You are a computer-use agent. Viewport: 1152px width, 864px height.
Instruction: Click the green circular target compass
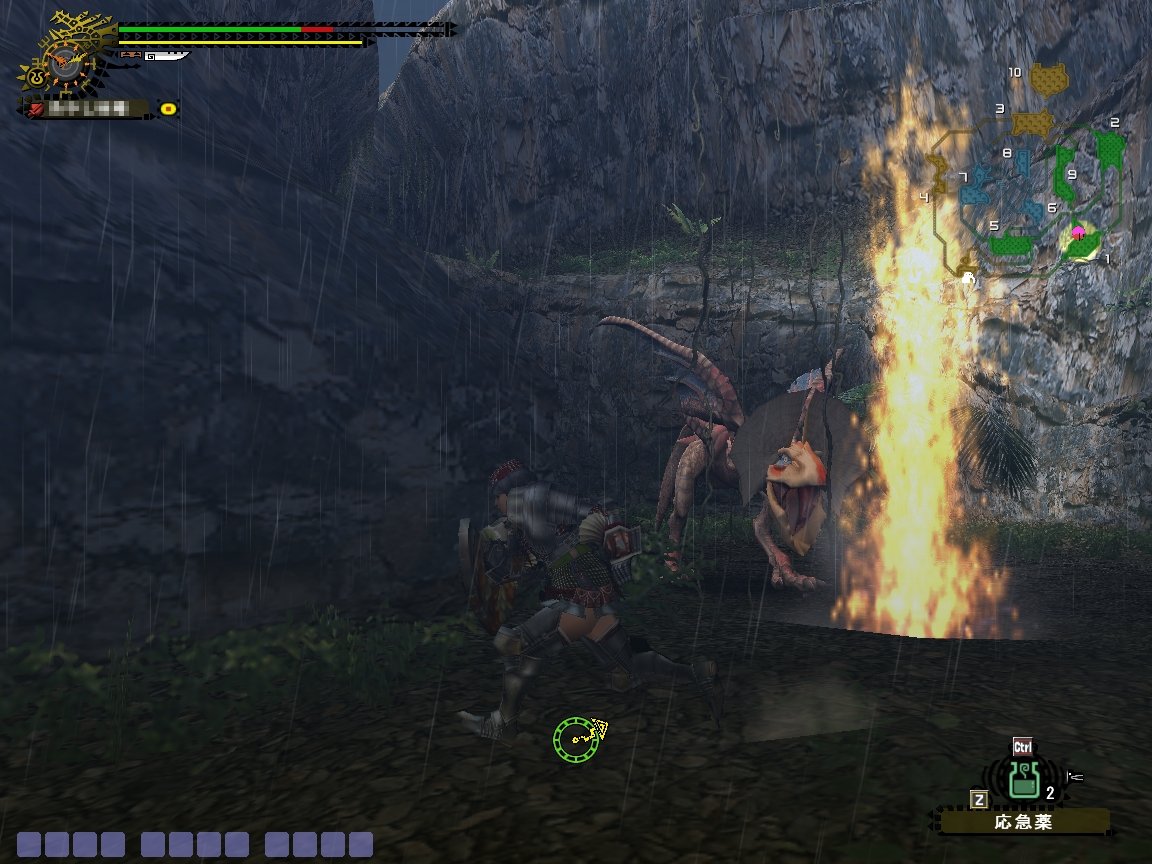pos(575,738)
